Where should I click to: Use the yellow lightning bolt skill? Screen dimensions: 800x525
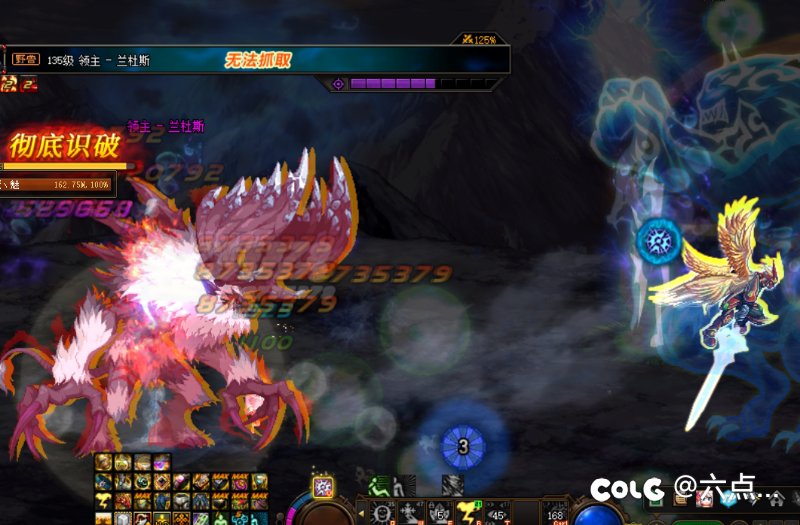466,514
